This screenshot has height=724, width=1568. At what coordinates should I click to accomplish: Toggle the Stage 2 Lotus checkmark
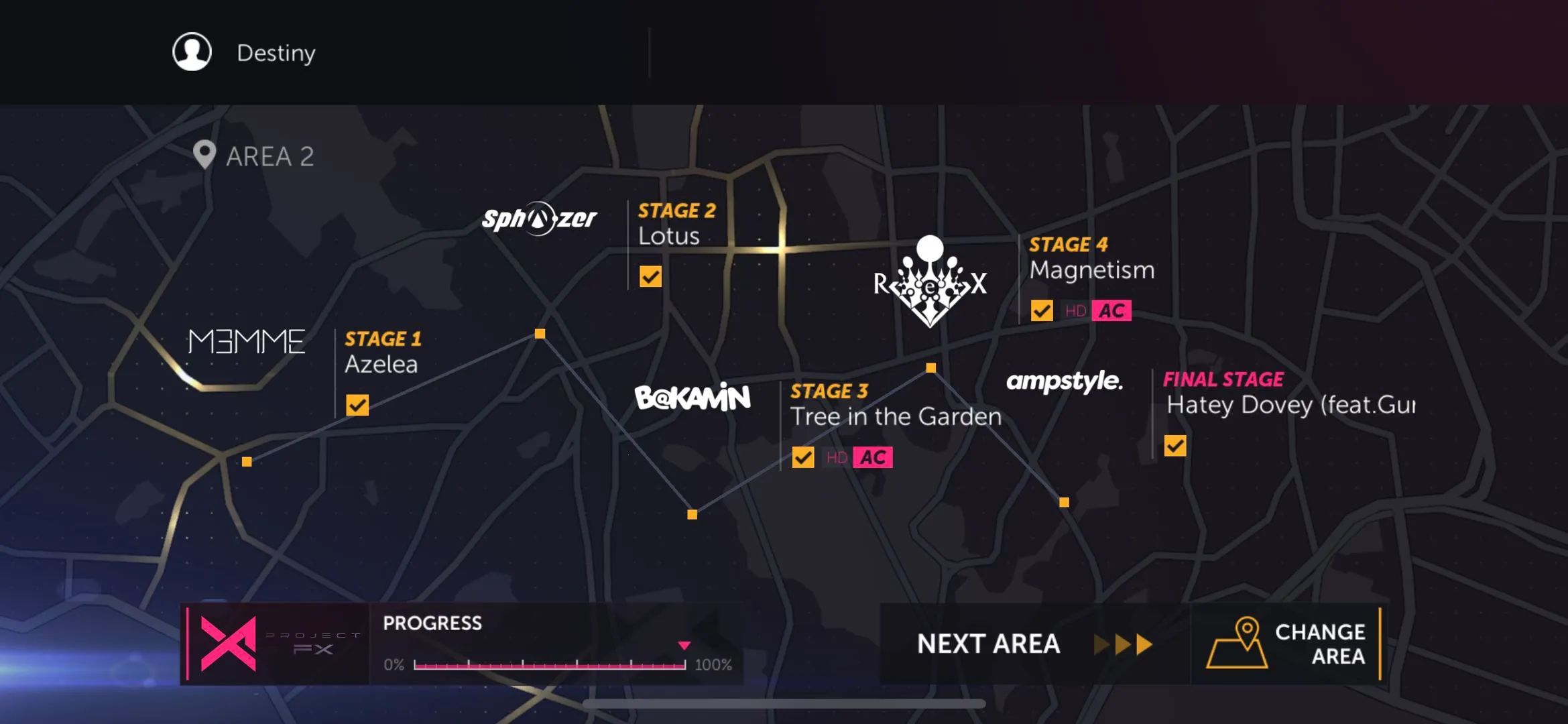[x=649, y=276]
